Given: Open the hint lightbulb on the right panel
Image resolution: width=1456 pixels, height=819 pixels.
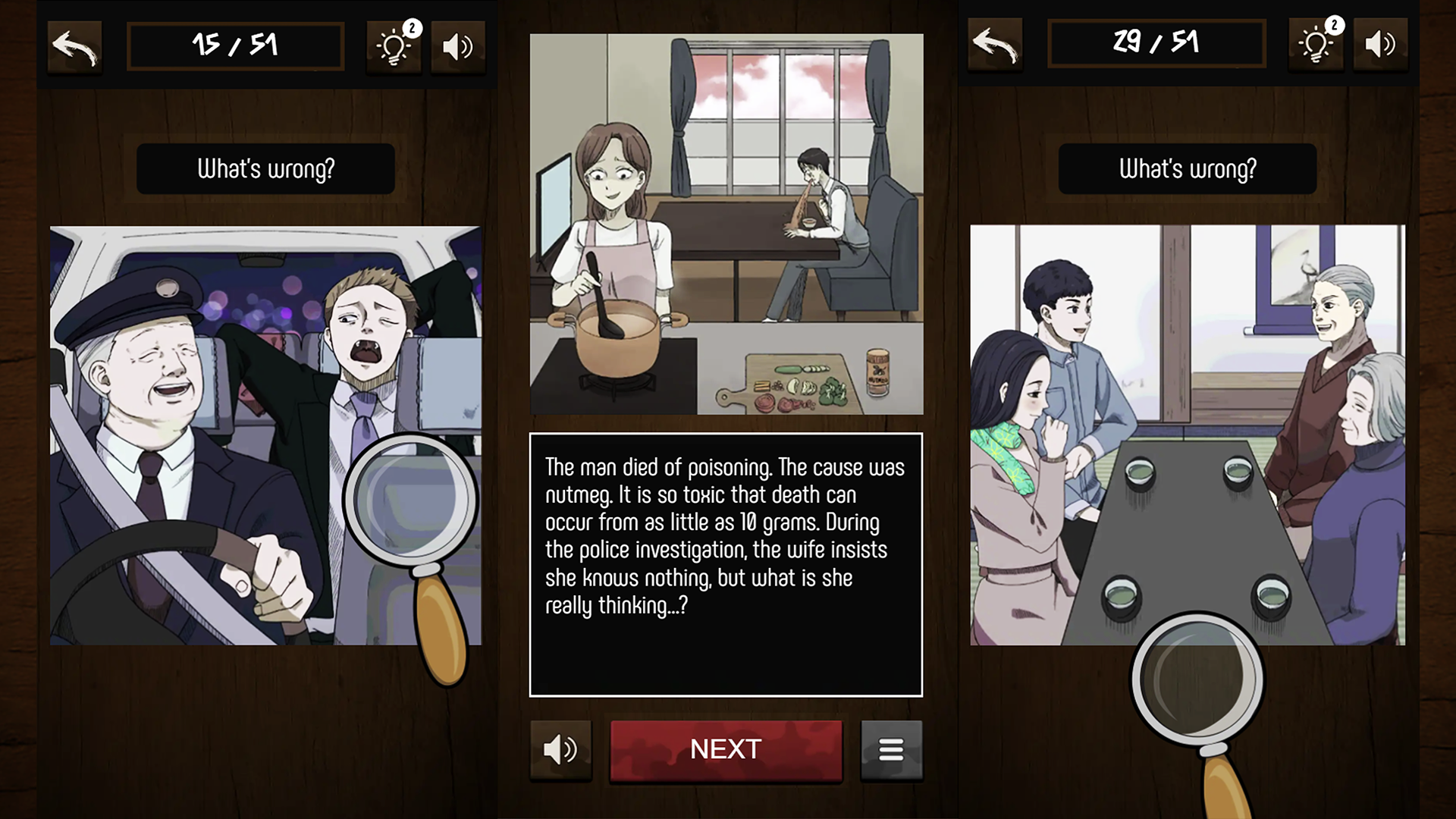Looking at the screenshot, I should [1316, 44].
